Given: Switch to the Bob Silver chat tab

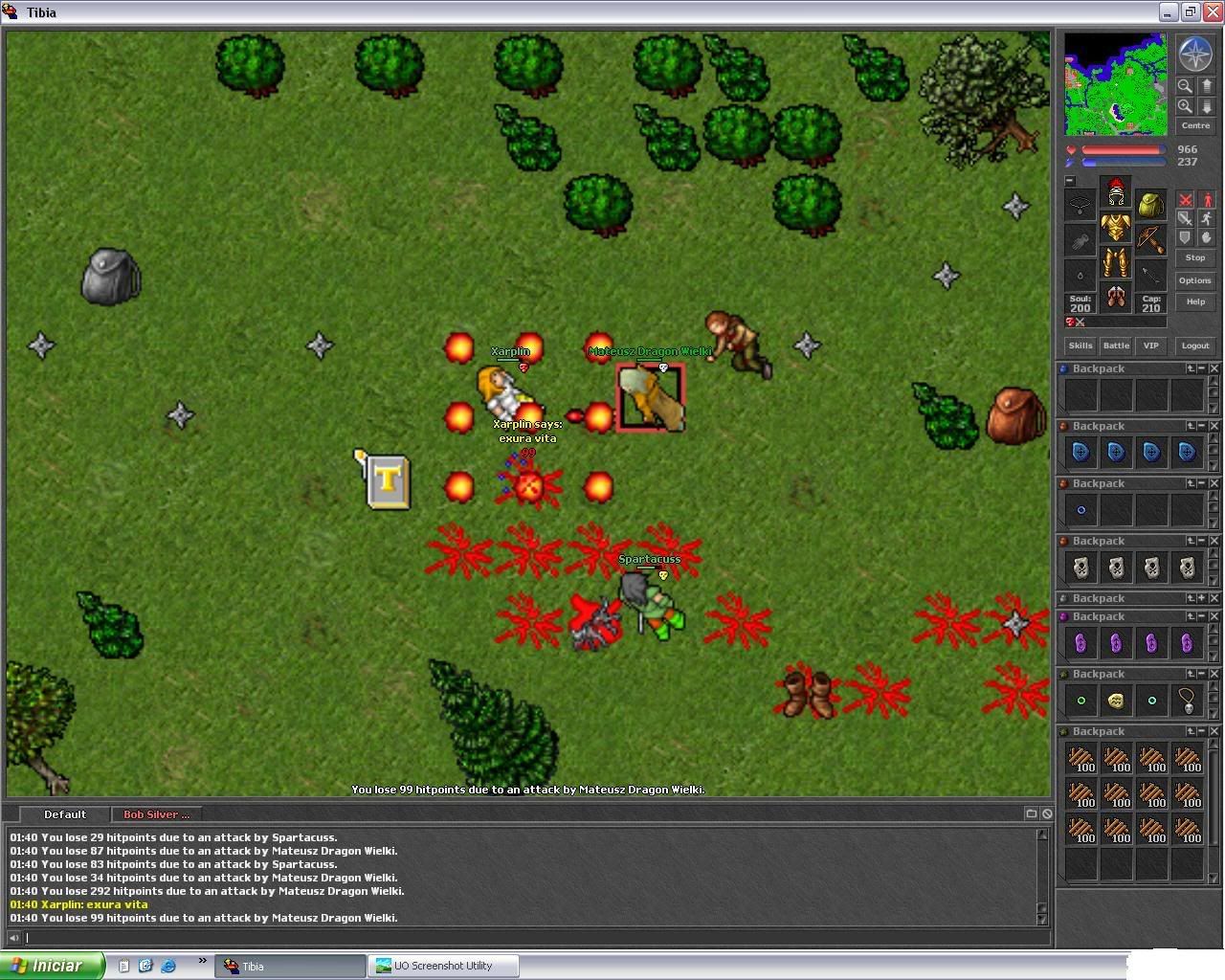Looking at the screenshot, I should tap(156, 814).
